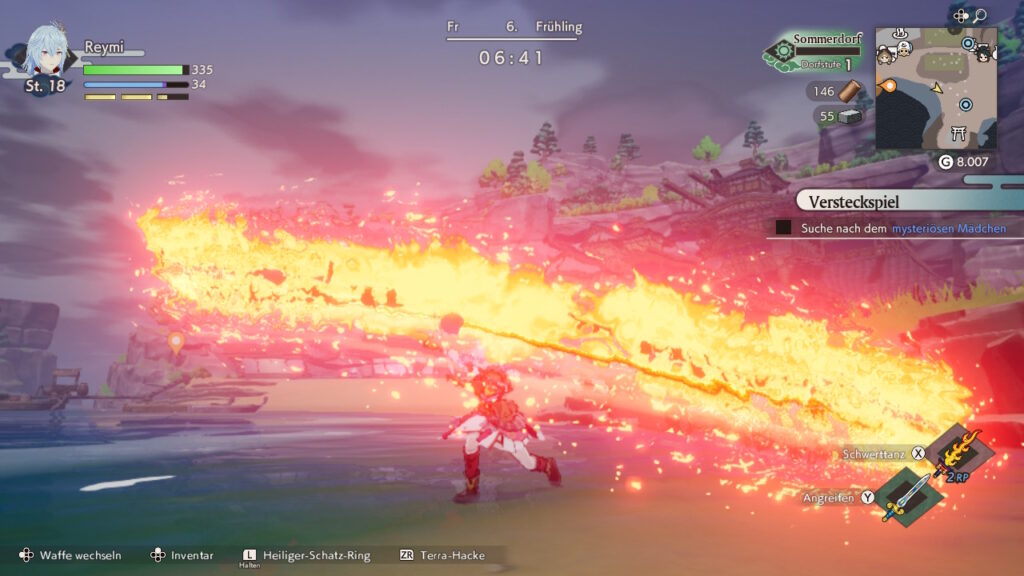The height and width of the screenshot is (576, 1024).
Task: Click the dark-haired character marker on minimap
Action: (983, 57)
